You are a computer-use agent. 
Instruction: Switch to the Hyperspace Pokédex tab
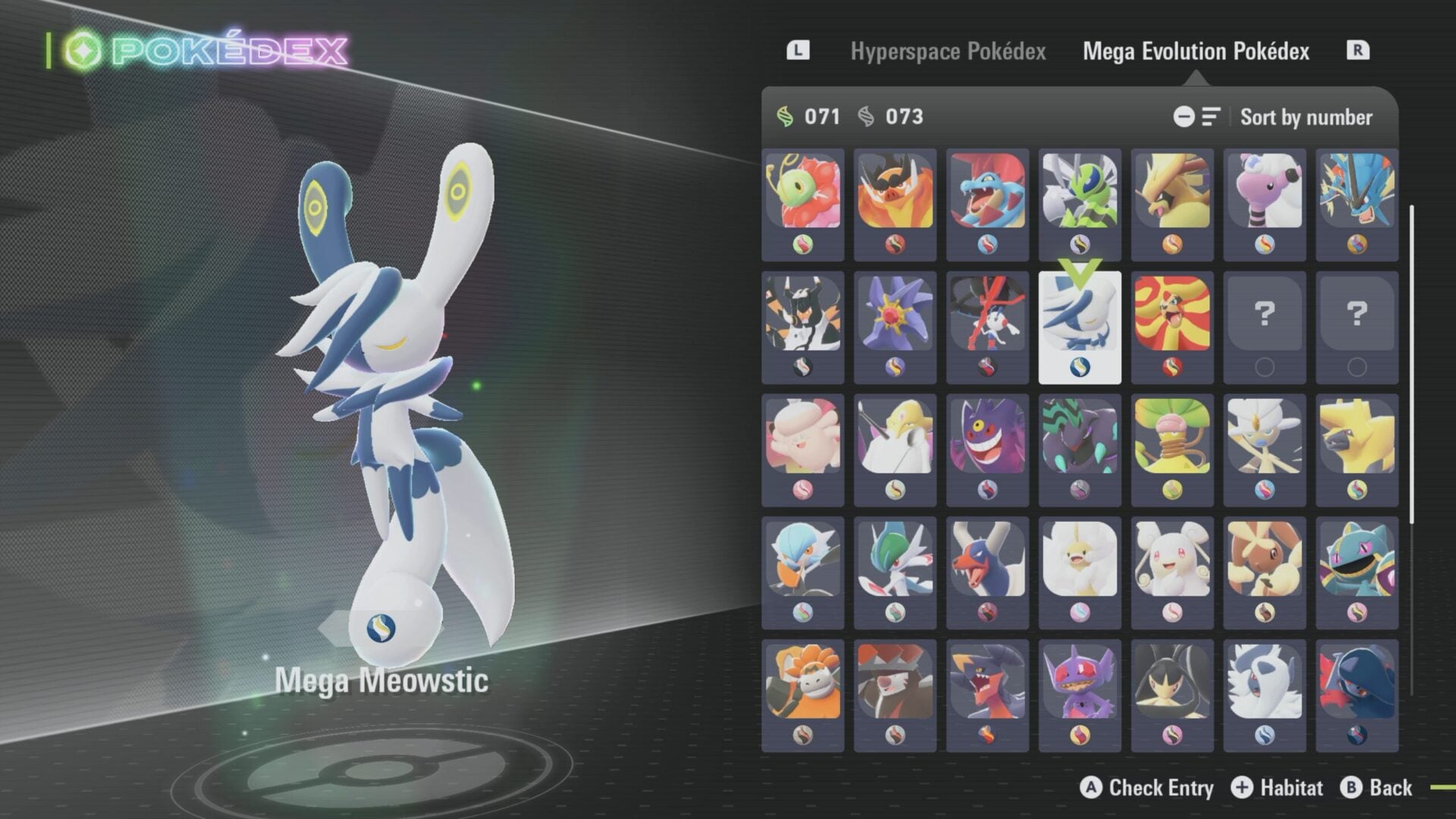[x=950, y=52]
